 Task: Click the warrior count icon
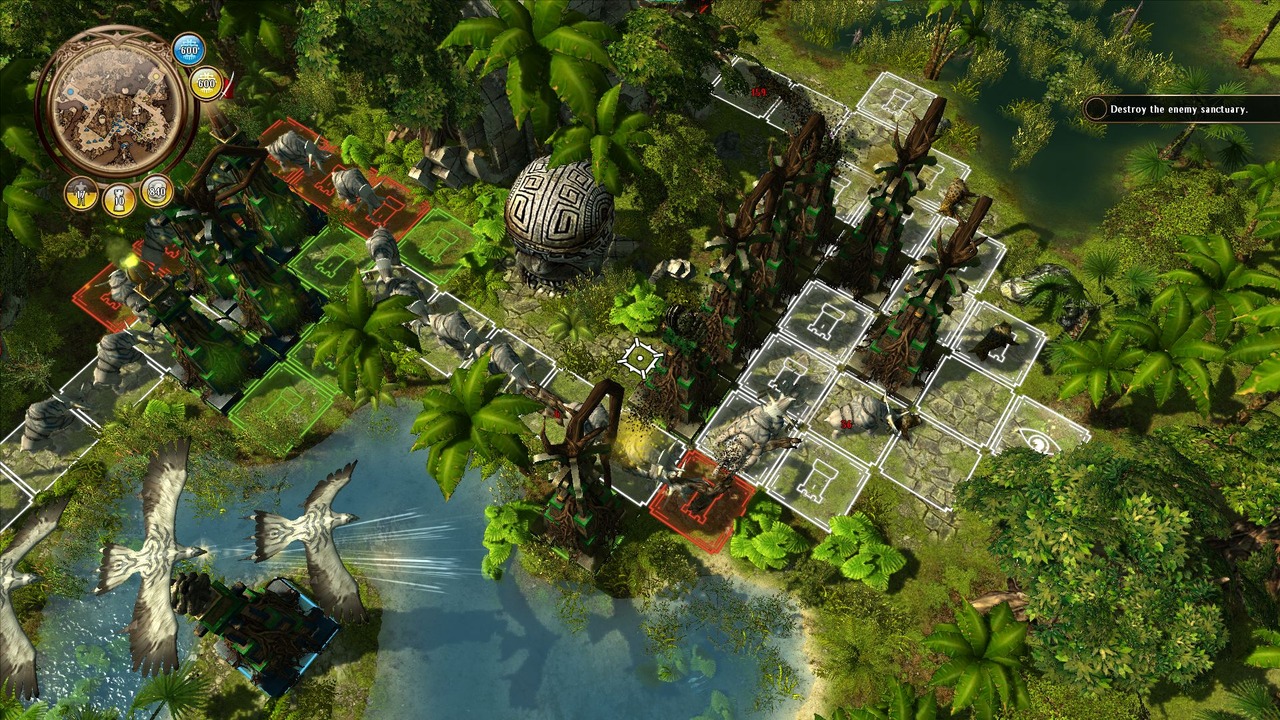point(81,193)
